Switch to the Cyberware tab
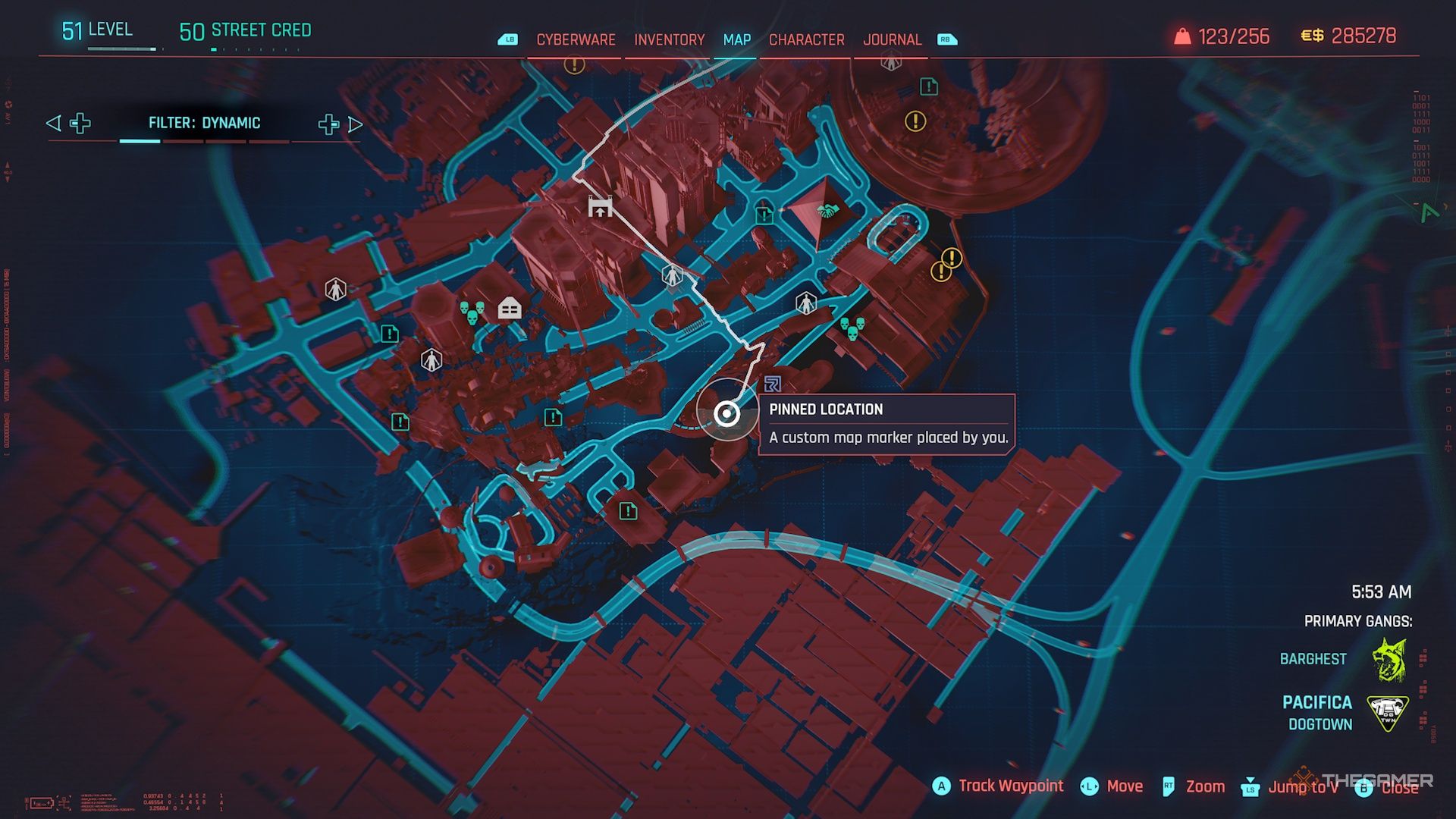 coord(576,39)
